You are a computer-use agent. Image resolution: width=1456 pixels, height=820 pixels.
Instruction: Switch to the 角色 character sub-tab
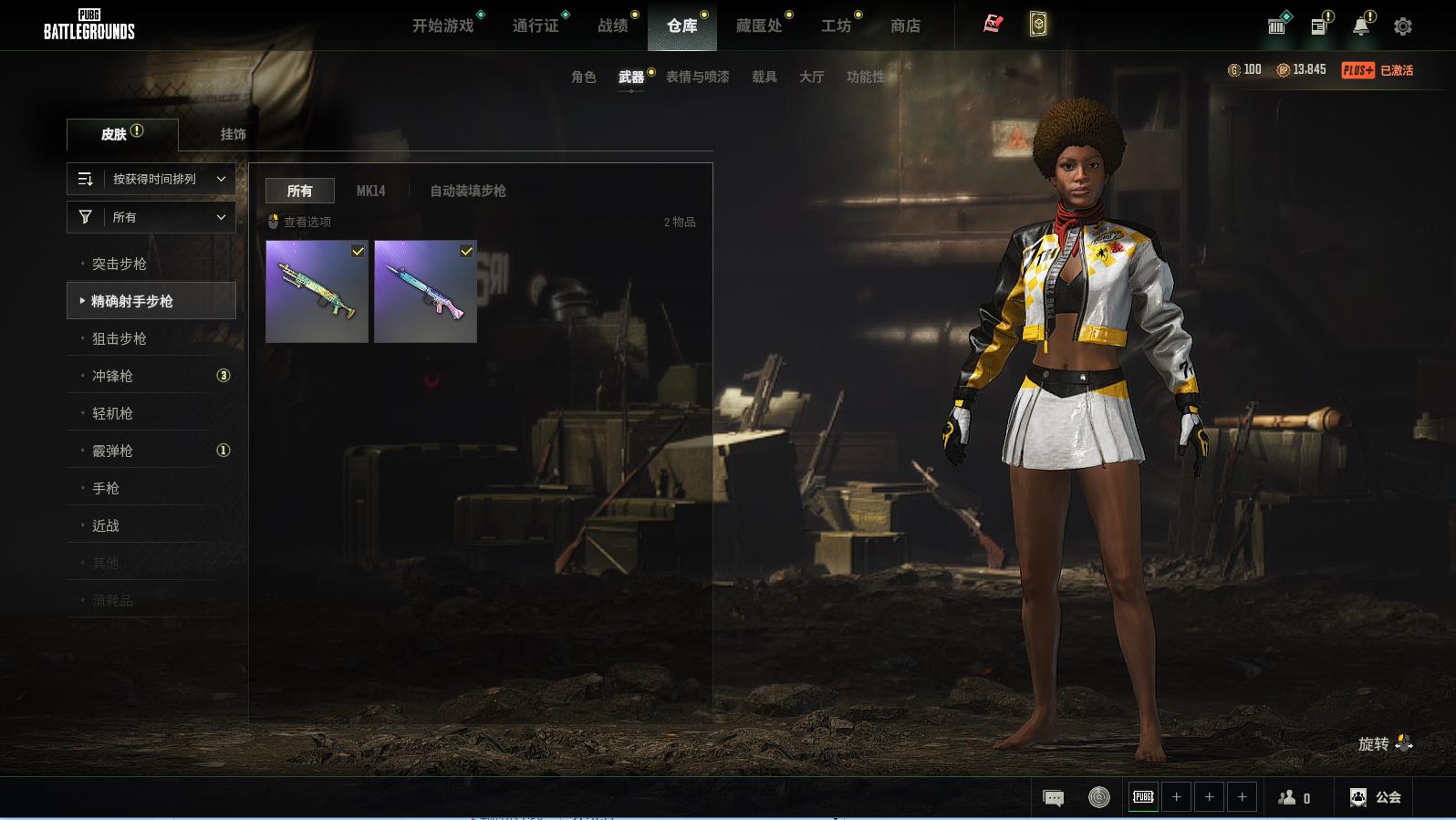click(x=584, y=77)
